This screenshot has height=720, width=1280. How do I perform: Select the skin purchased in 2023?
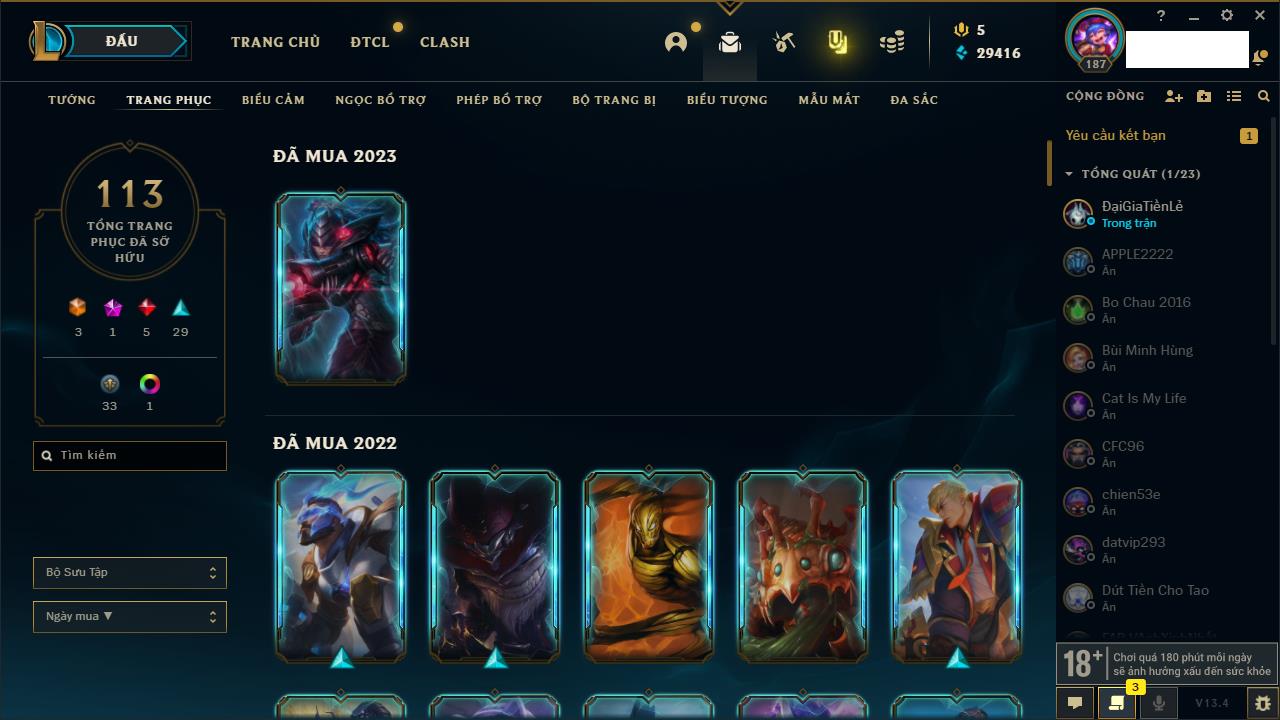(x=341, y=288)
